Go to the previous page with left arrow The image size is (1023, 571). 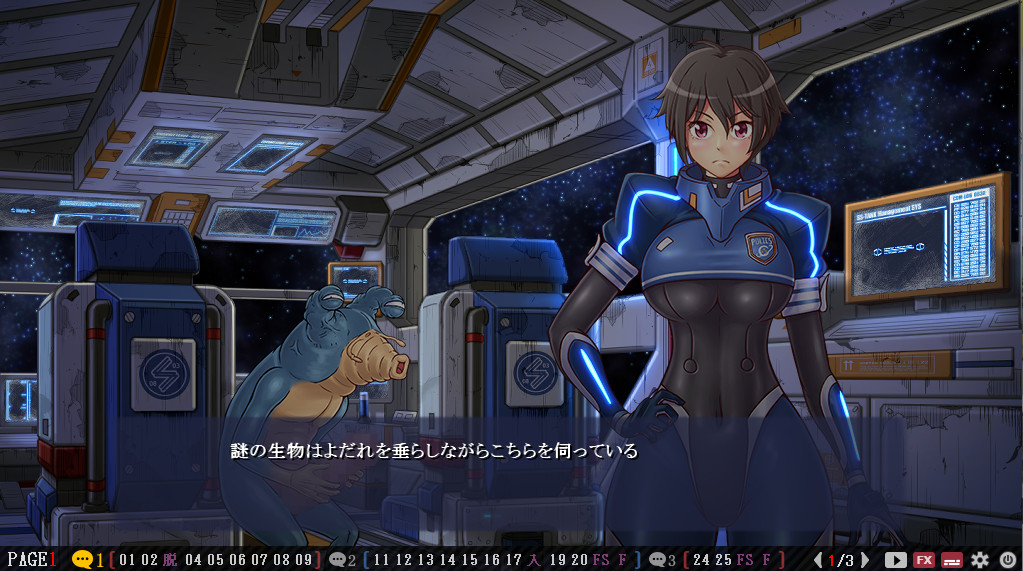pyautogui.click(x=818, y=560)
